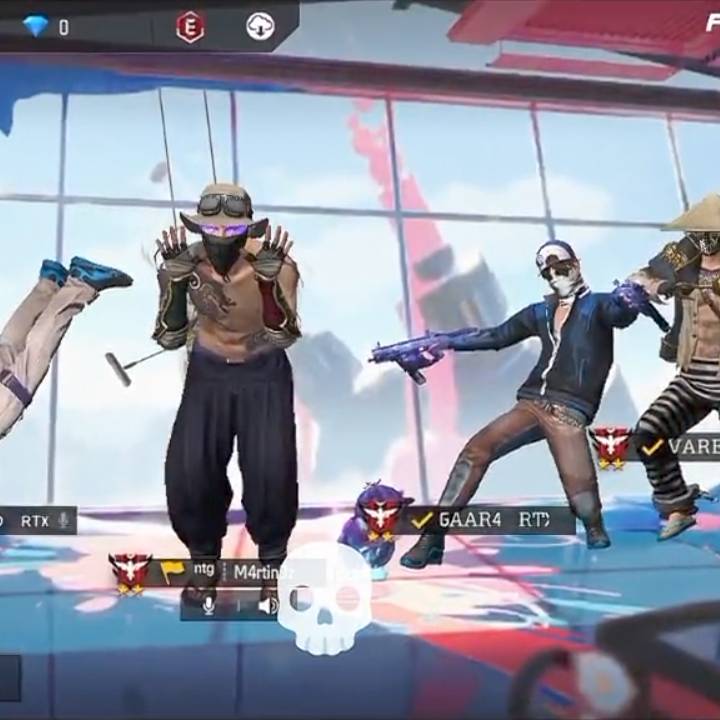Toggle the speaker sound icon
The image size is (720, 720).
point(267,605)
